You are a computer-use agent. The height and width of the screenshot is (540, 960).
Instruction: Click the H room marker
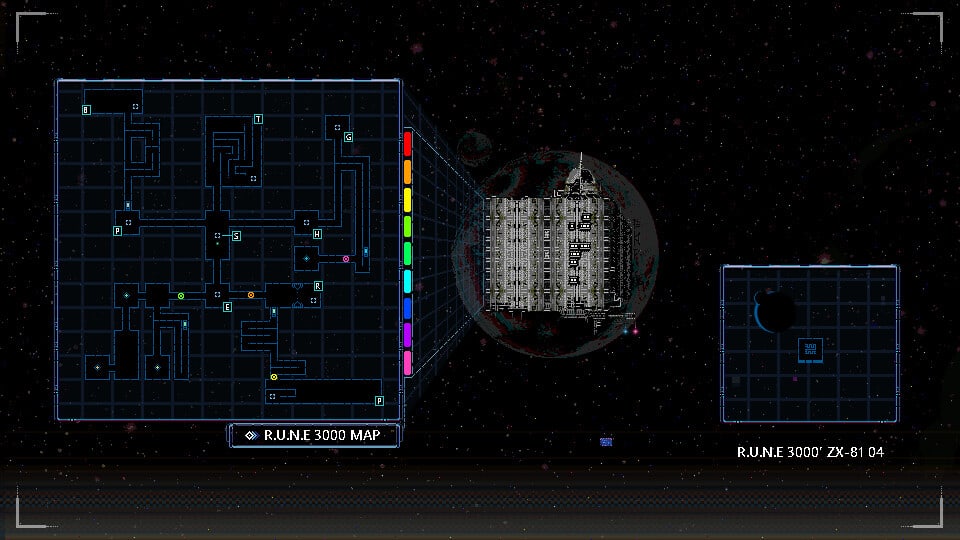[317, 234]
